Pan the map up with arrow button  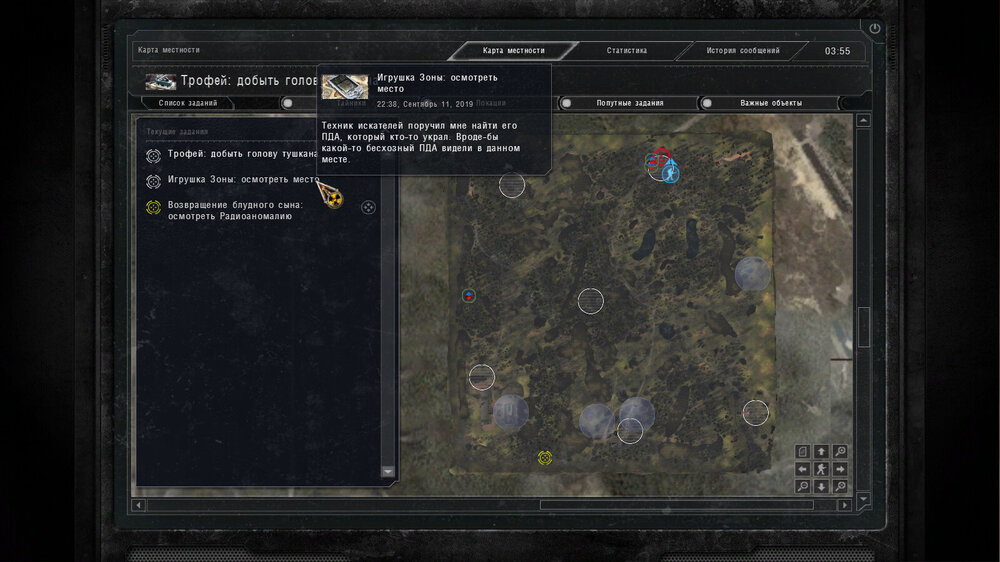click(821, 451)
